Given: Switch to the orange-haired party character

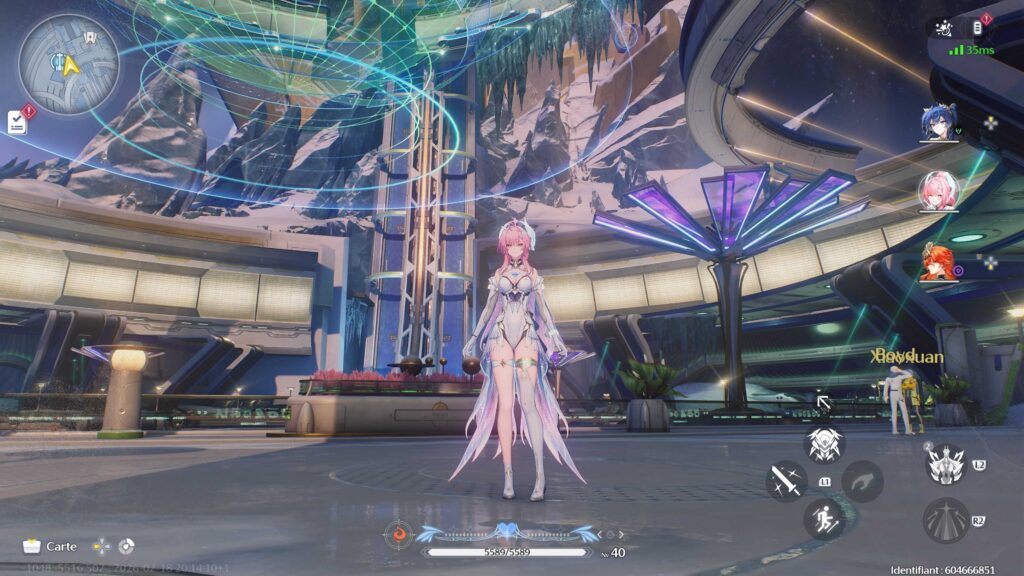Looking at the screenshot, I should coord(939,262).
